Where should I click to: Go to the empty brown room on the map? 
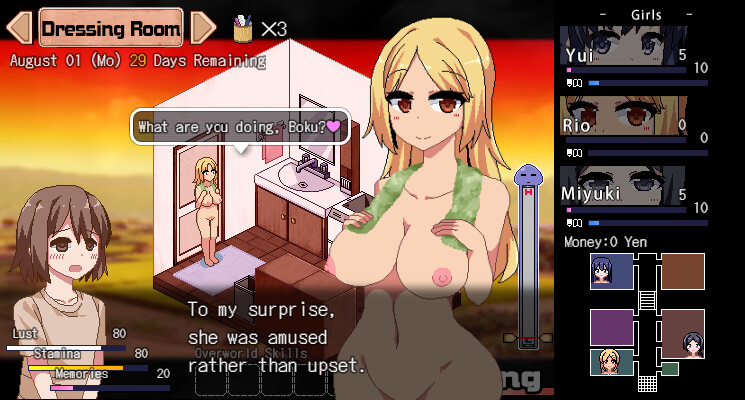(683, 271)
